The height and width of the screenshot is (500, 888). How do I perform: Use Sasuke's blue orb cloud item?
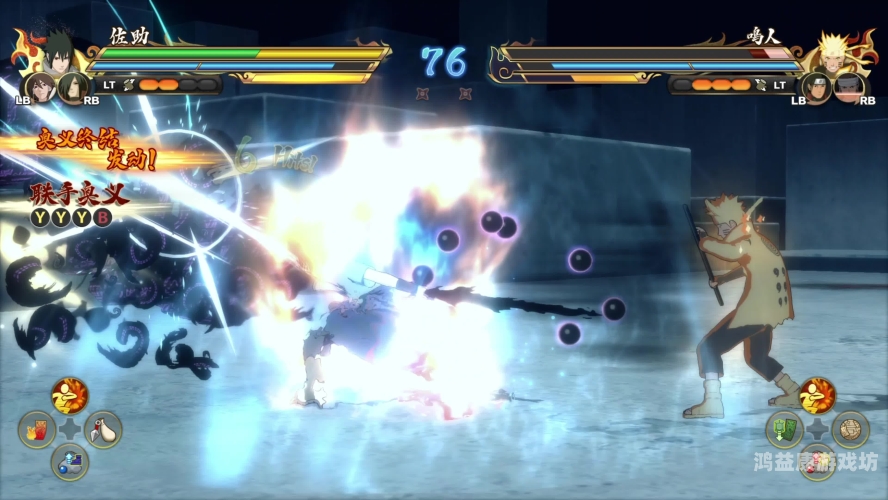[69, 461]
